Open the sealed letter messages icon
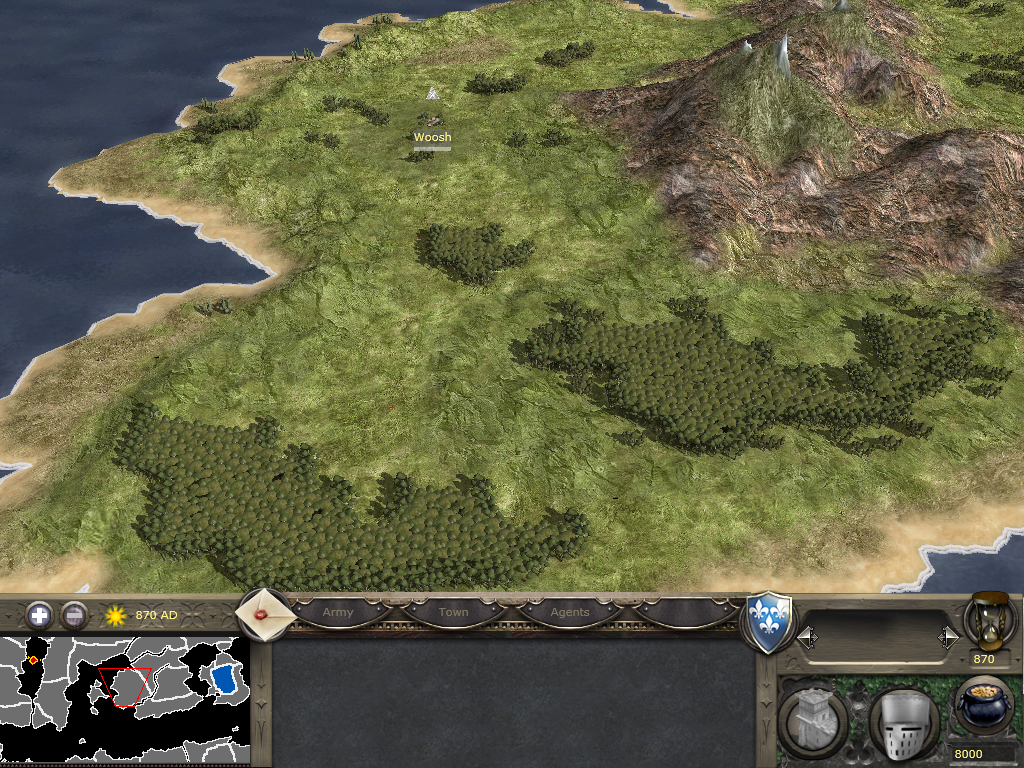This screenshot has height=768, width=1024. [x=265, y=614]
